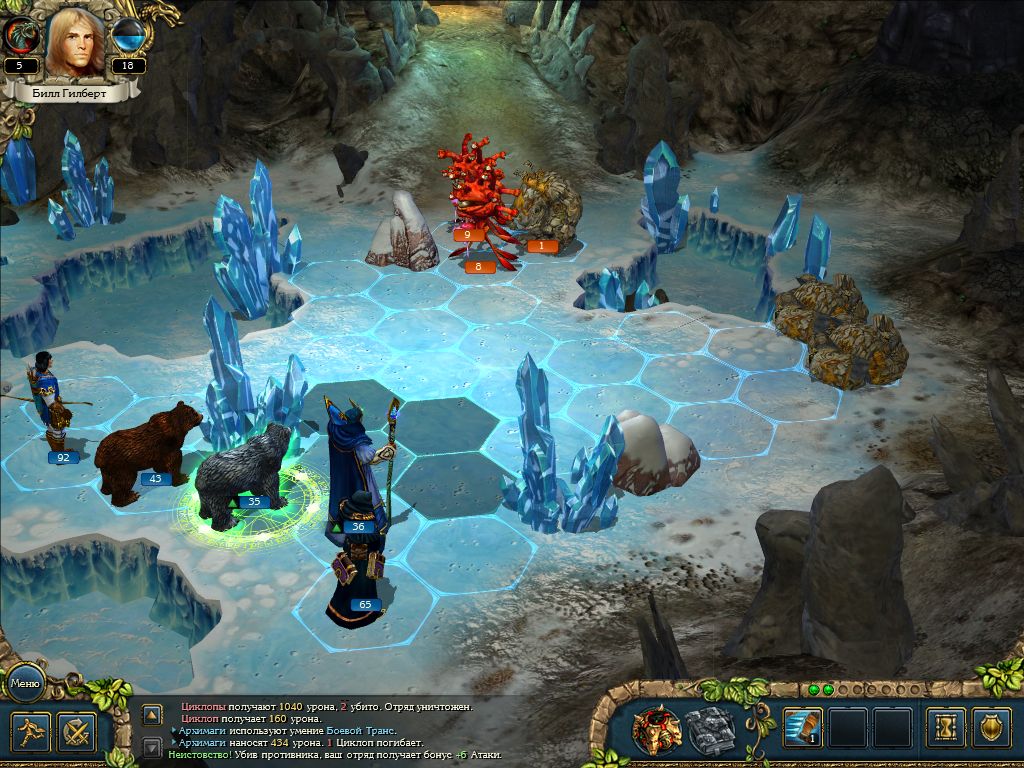
Task: Click the golden shield defend button
Action: pos(991,728)
